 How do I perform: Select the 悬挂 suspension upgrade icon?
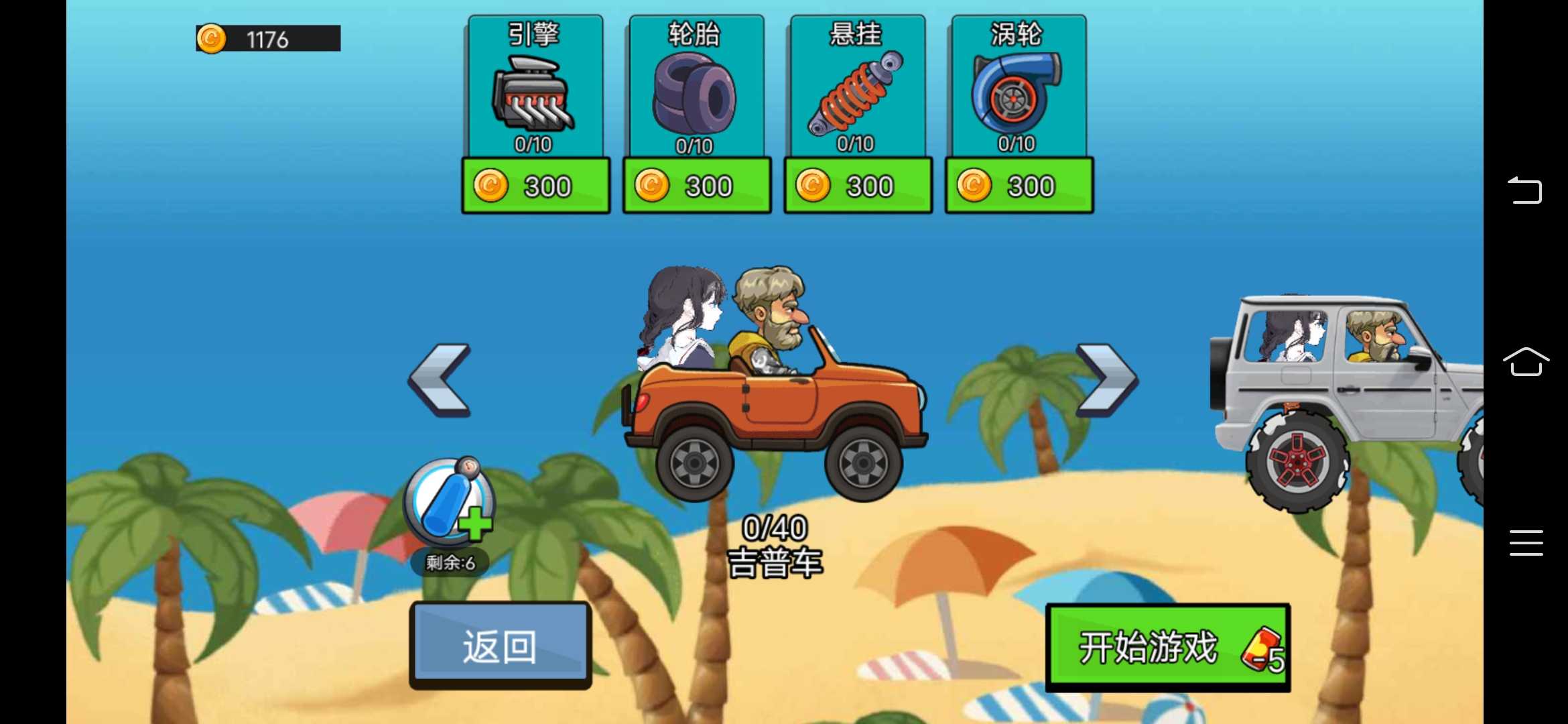tap(856, 94)
